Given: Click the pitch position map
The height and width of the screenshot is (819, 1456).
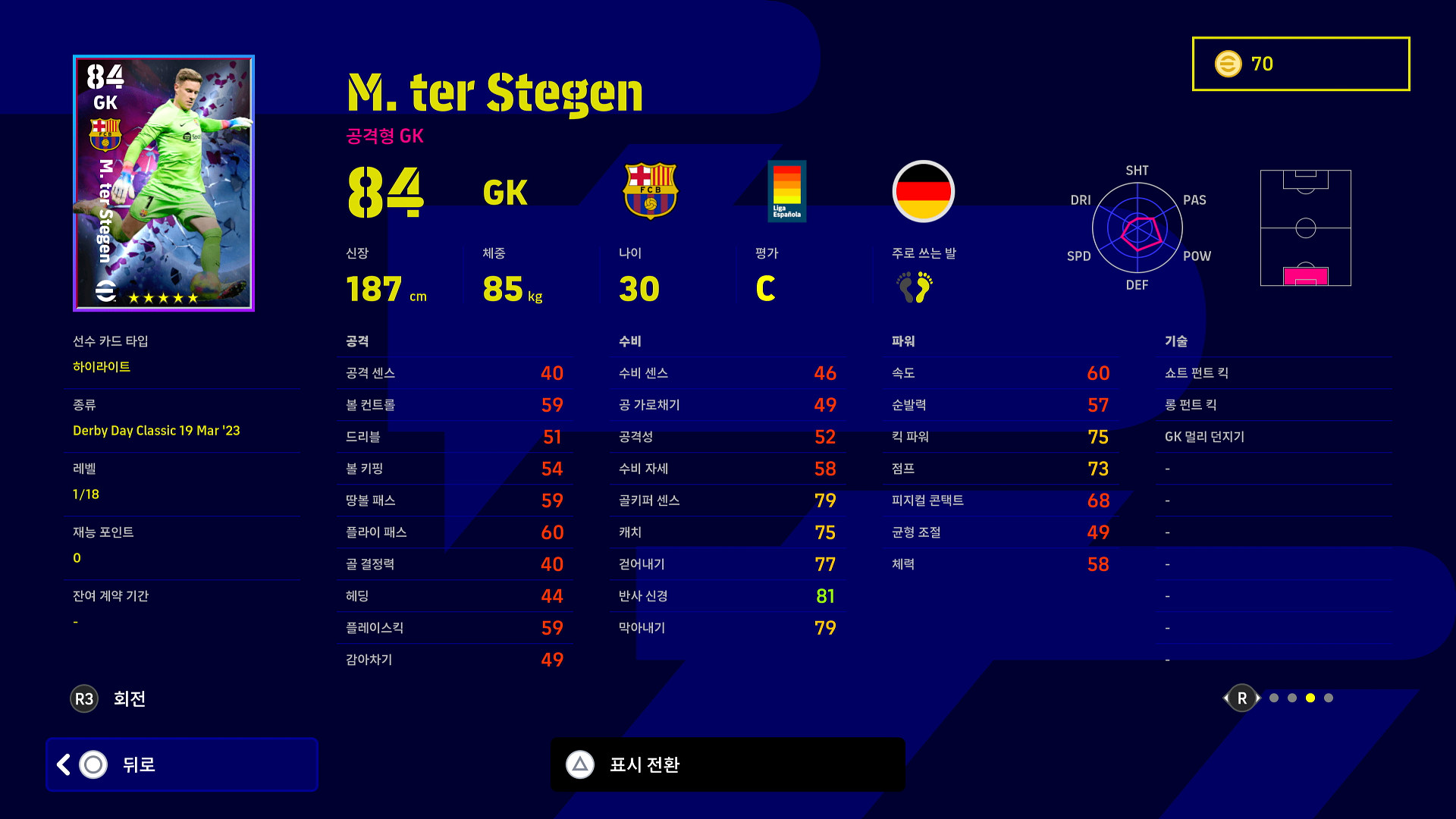Looking at the screenshot, I should (1305, 227).
